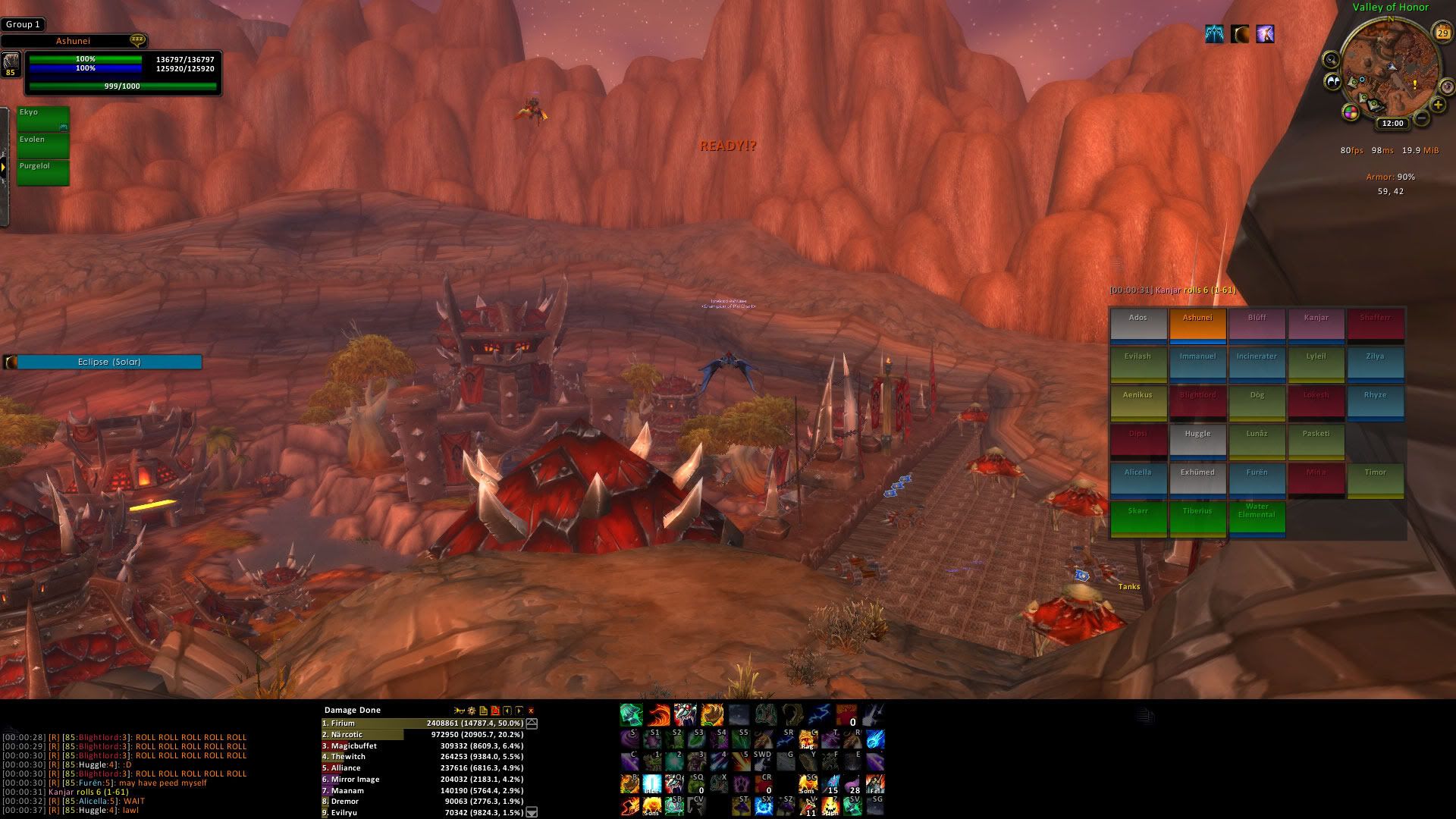Click the crescent moon Eclipse buff icon

tap(1239, 34)
